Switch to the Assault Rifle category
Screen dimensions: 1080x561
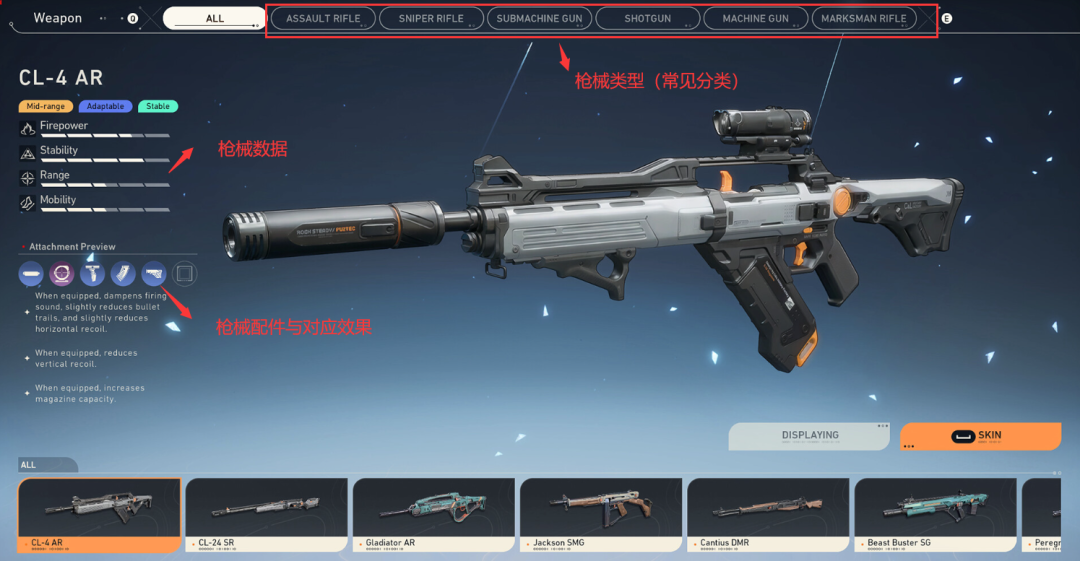(x=323, y=18)
